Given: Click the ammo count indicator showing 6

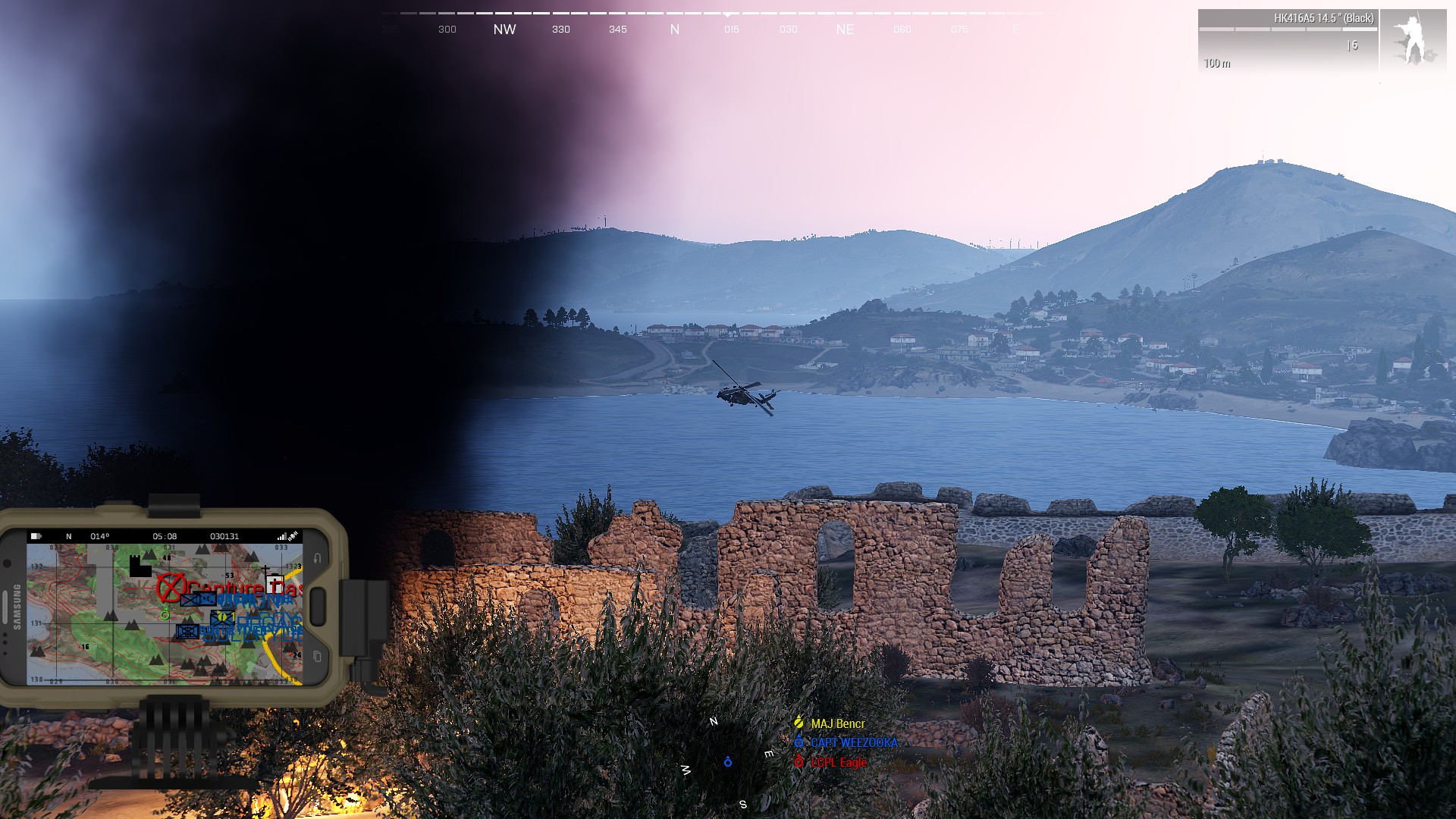Looking at the screenshot, I should point(1352,45).
